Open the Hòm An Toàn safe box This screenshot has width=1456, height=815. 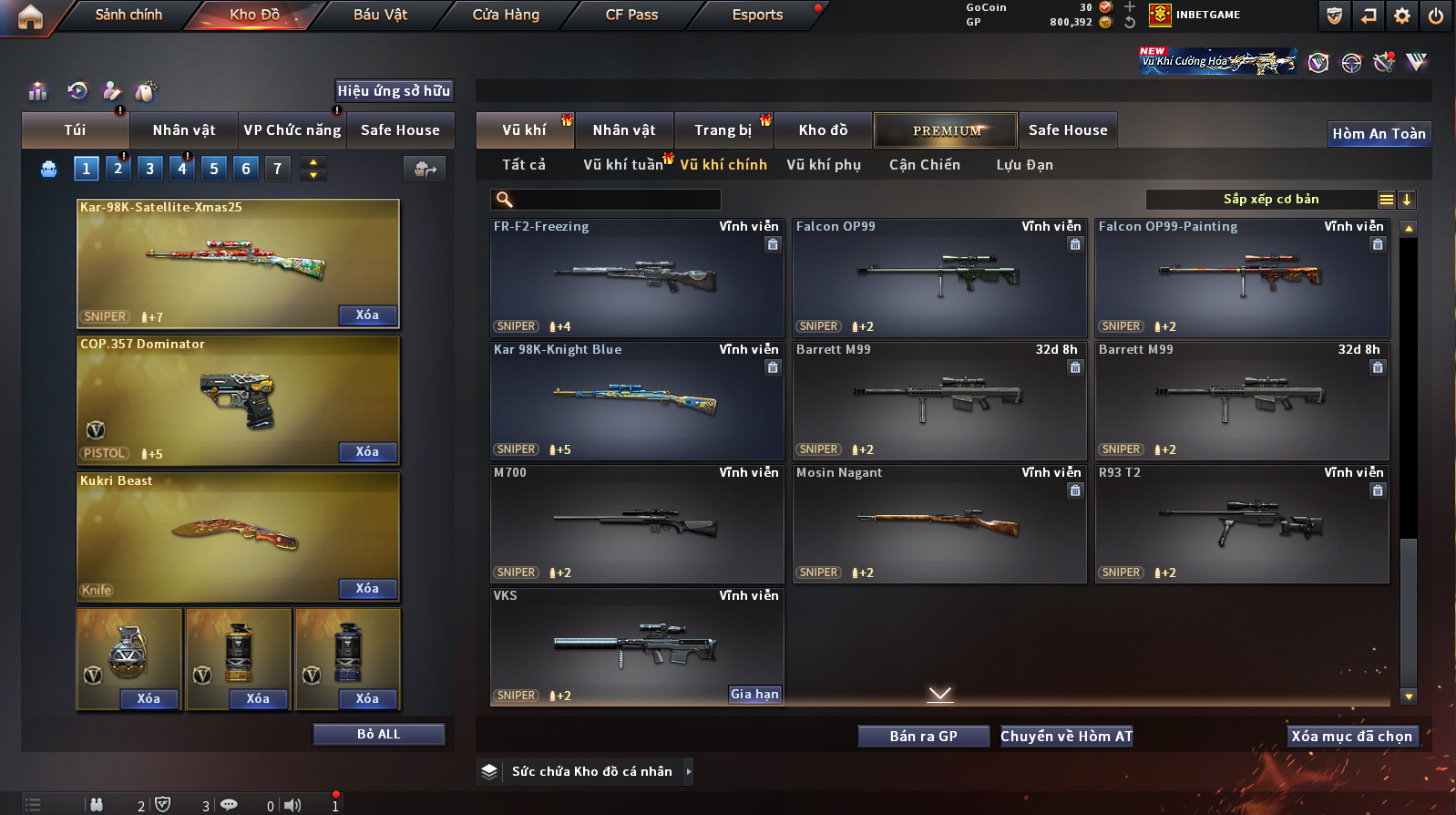tap(1379, 134)
